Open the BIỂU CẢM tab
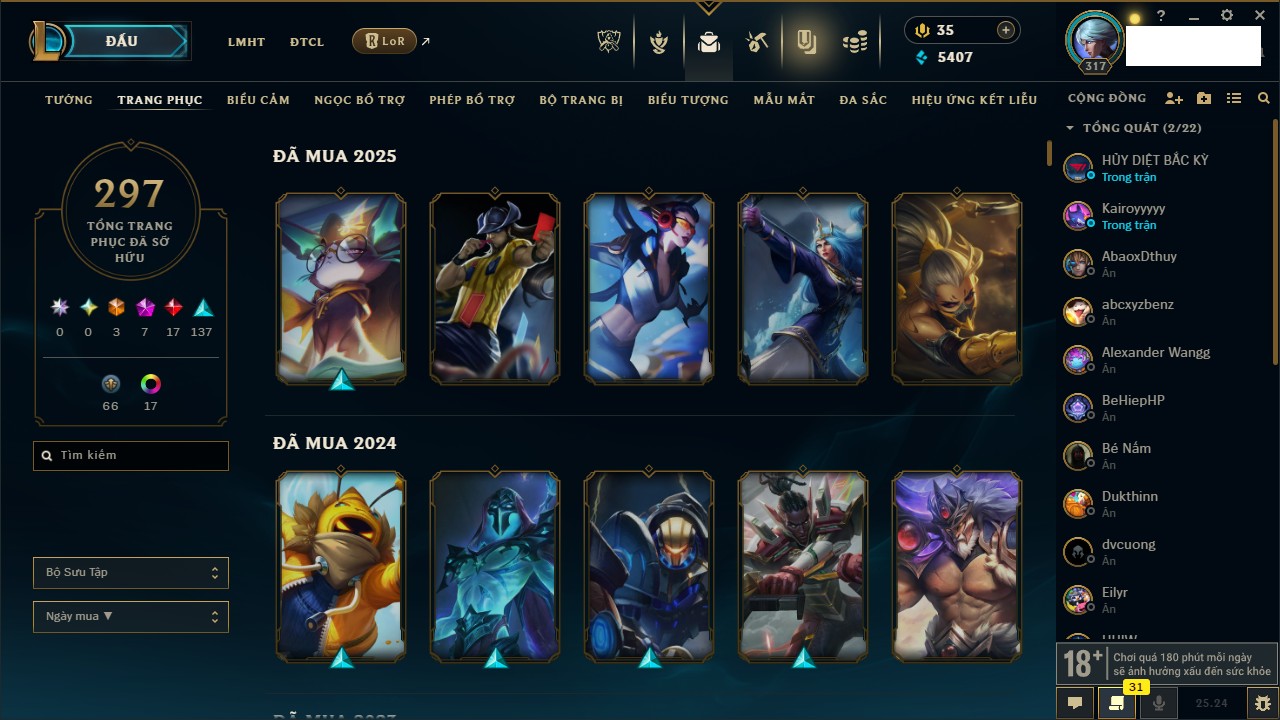The width and height of the screenshot is (1280, 720). point(258,100)
